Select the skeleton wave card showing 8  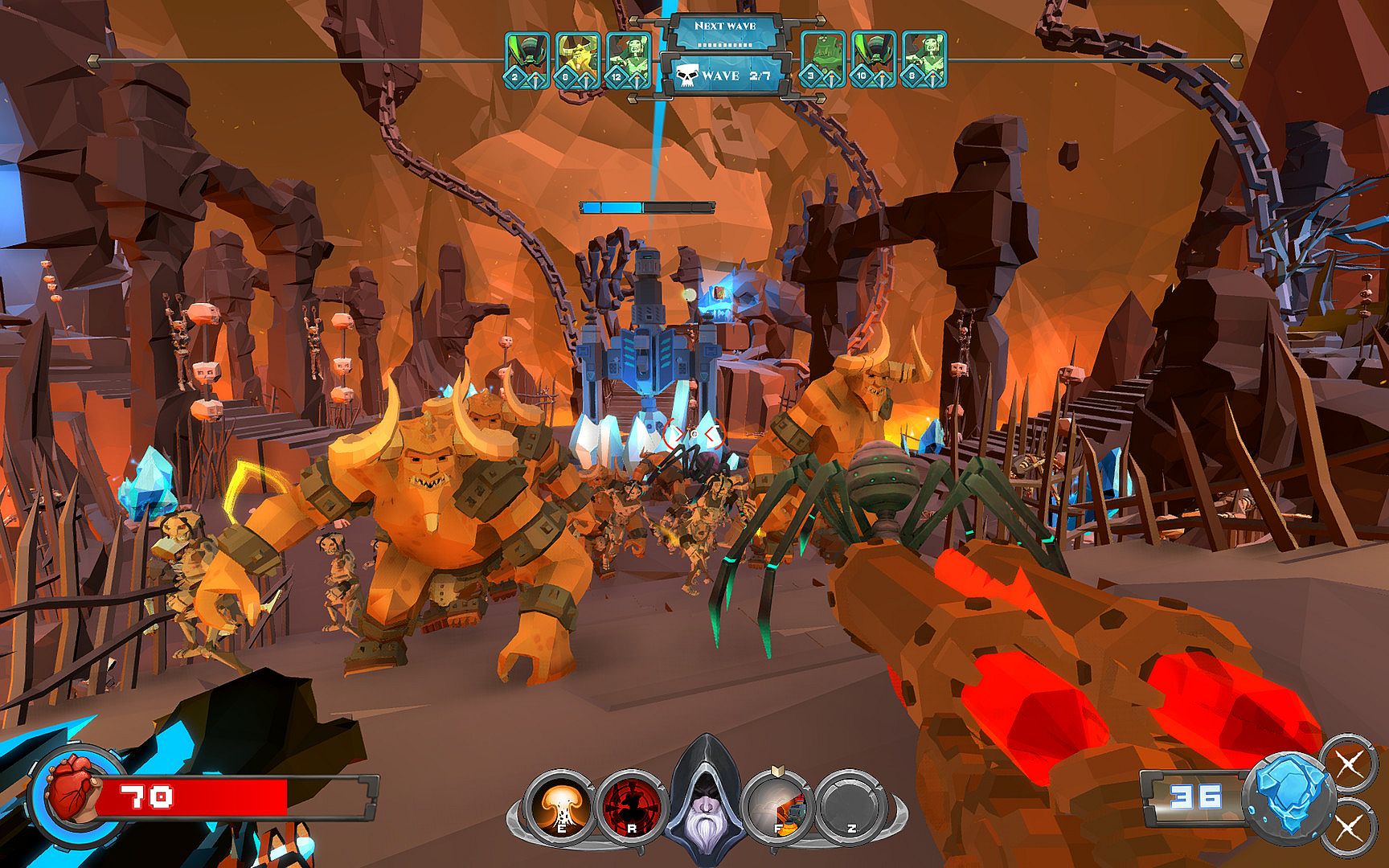(924, 59)
